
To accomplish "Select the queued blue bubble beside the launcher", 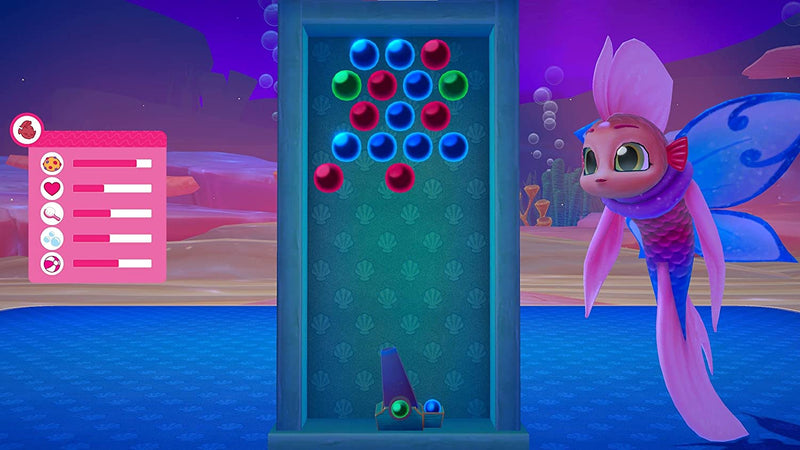I will (432, 407).
